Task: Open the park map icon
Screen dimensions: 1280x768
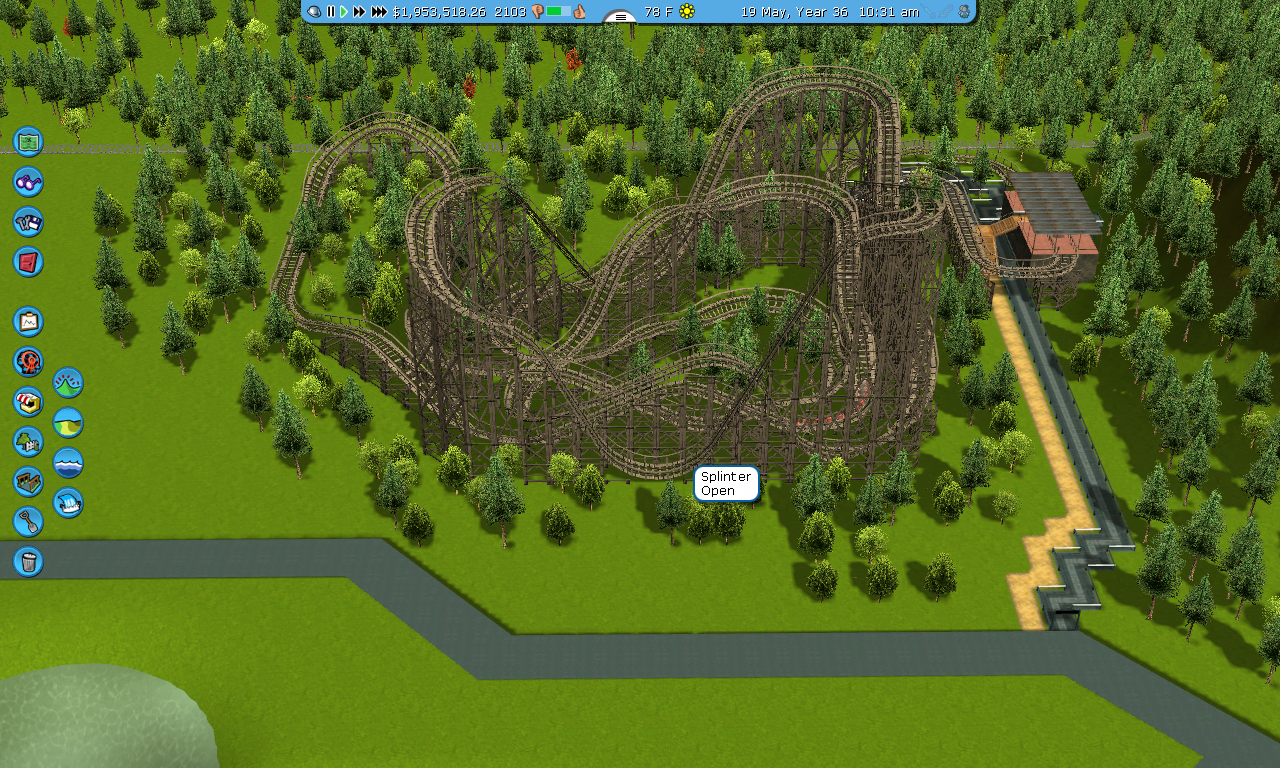Action: coord(28,141)
